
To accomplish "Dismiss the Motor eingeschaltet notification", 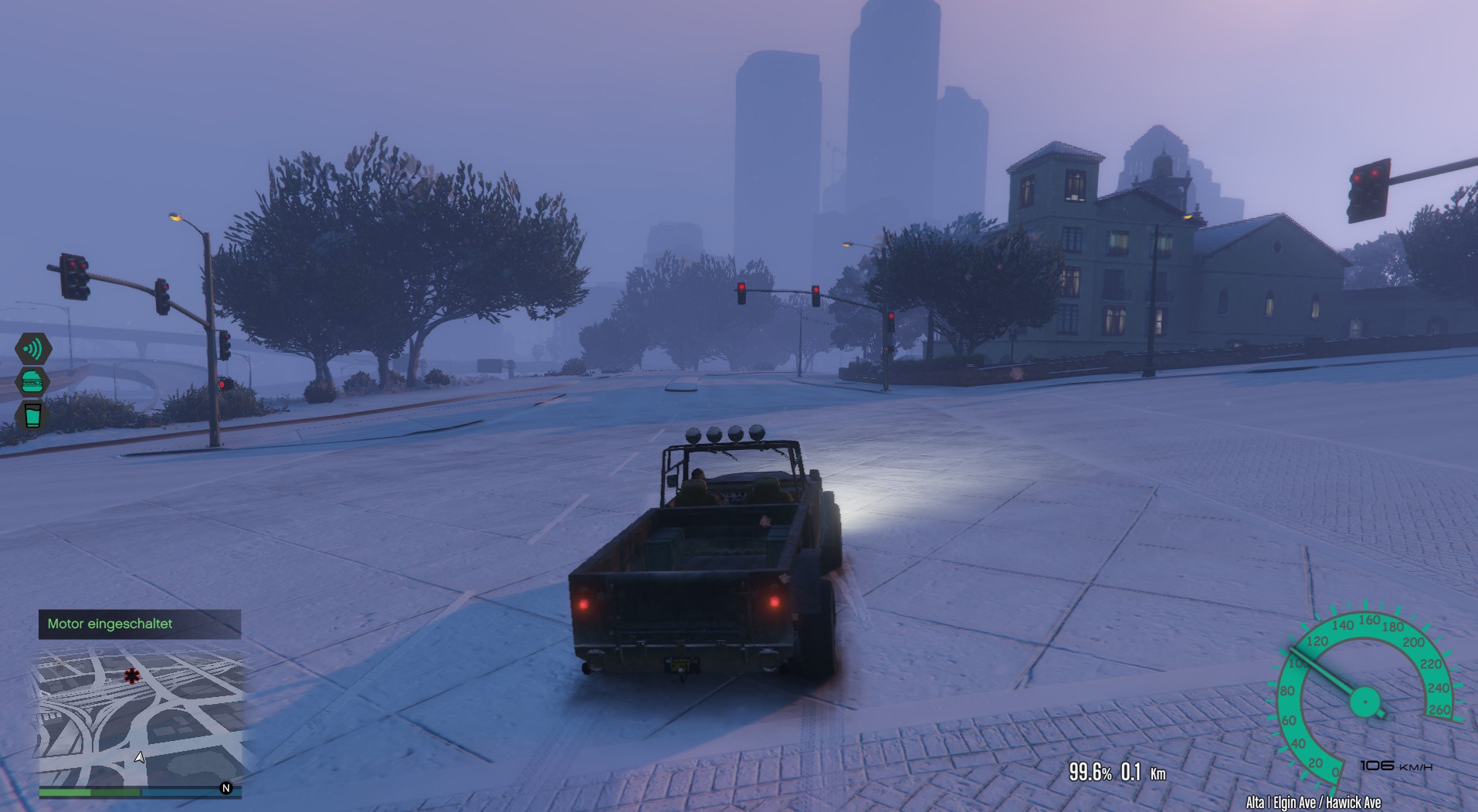I will (140, 624).
